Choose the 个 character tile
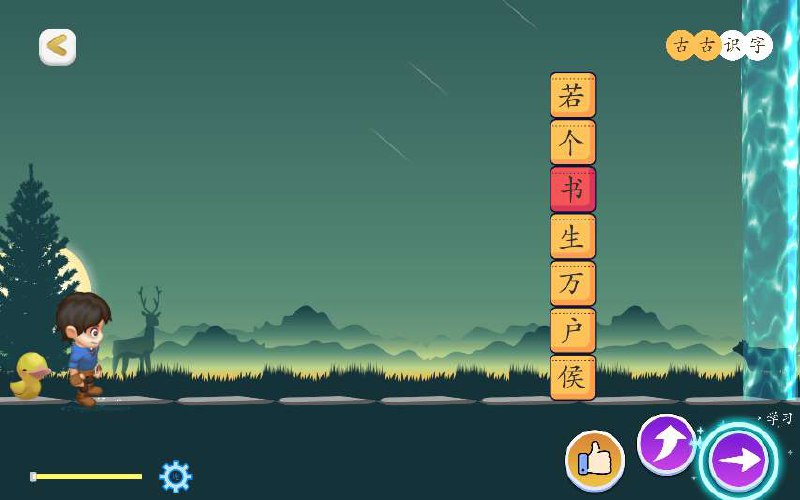 pyautogui.click(x=572, y=143)
